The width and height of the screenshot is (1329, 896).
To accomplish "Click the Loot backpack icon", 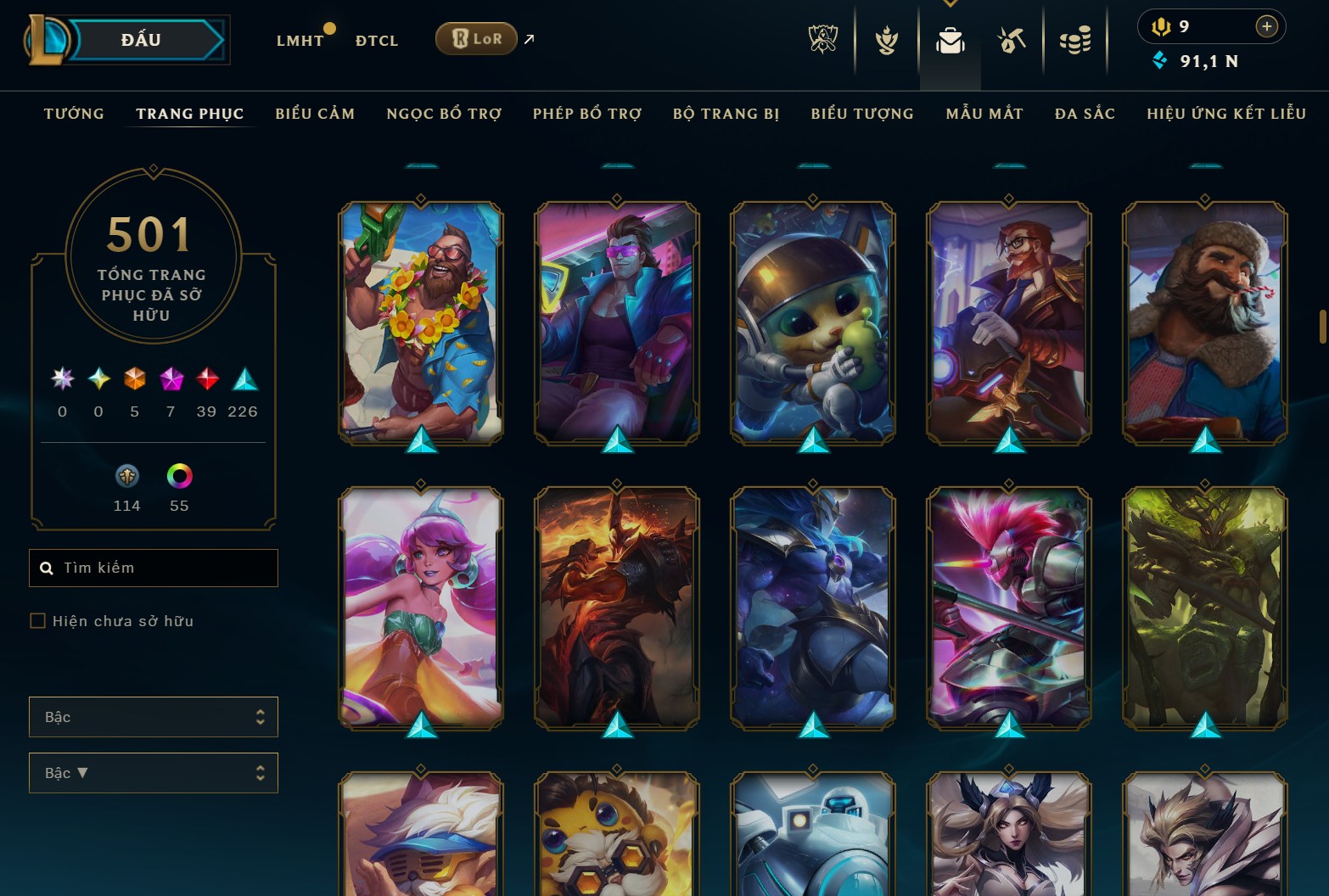I will [x=950, y=39].
